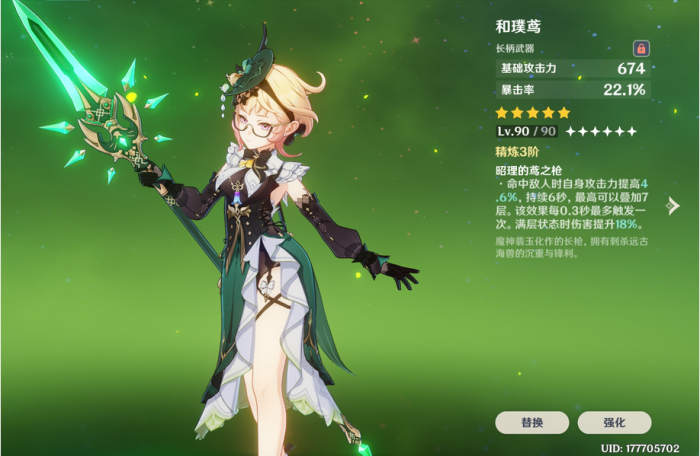Click the 替换 (Switch) weapon button
This screenshot has height=456, width=700.
[x=531, y=422]
